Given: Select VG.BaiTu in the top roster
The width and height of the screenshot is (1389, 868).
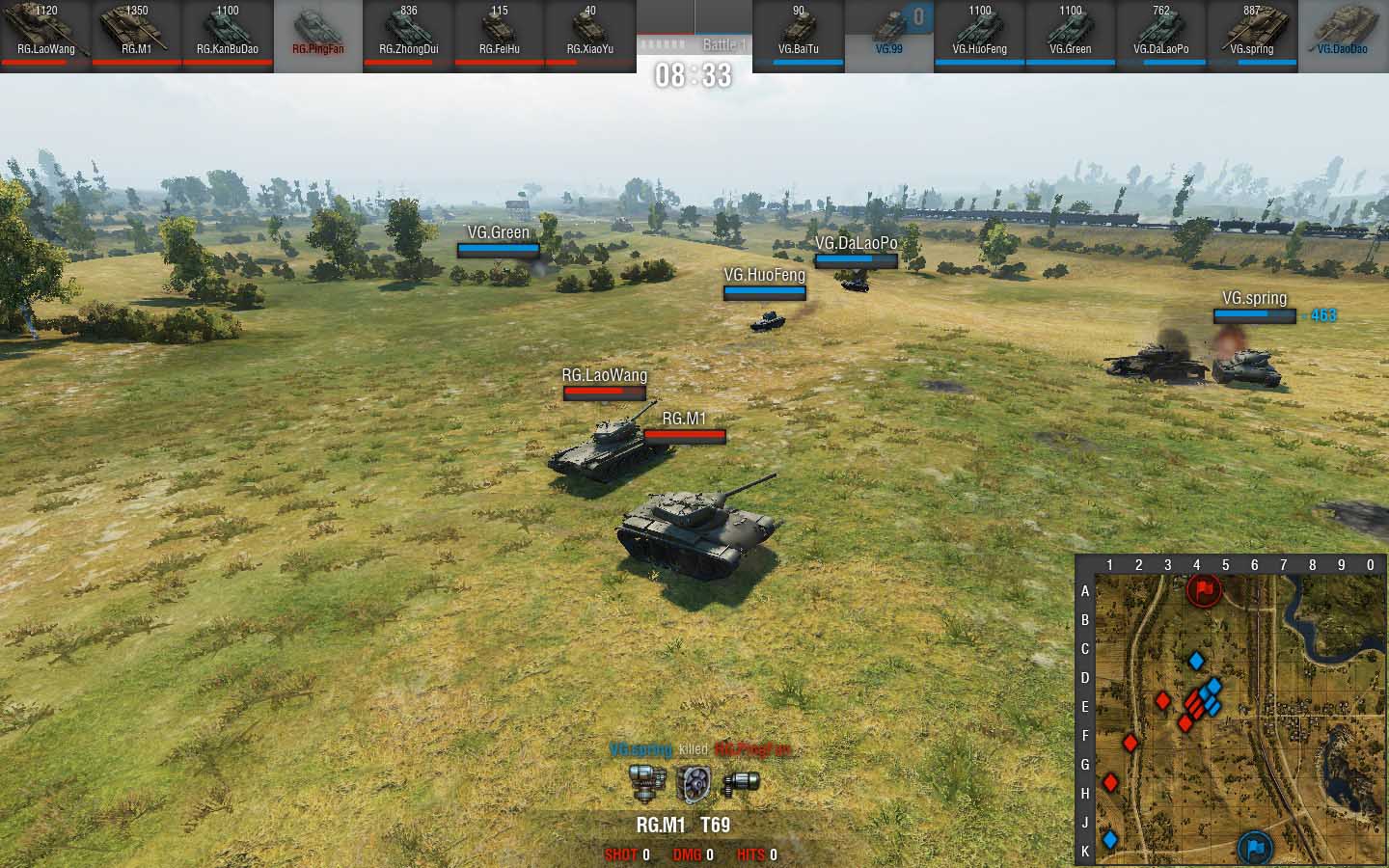Looking at the screenshot, I should [798, 35].
